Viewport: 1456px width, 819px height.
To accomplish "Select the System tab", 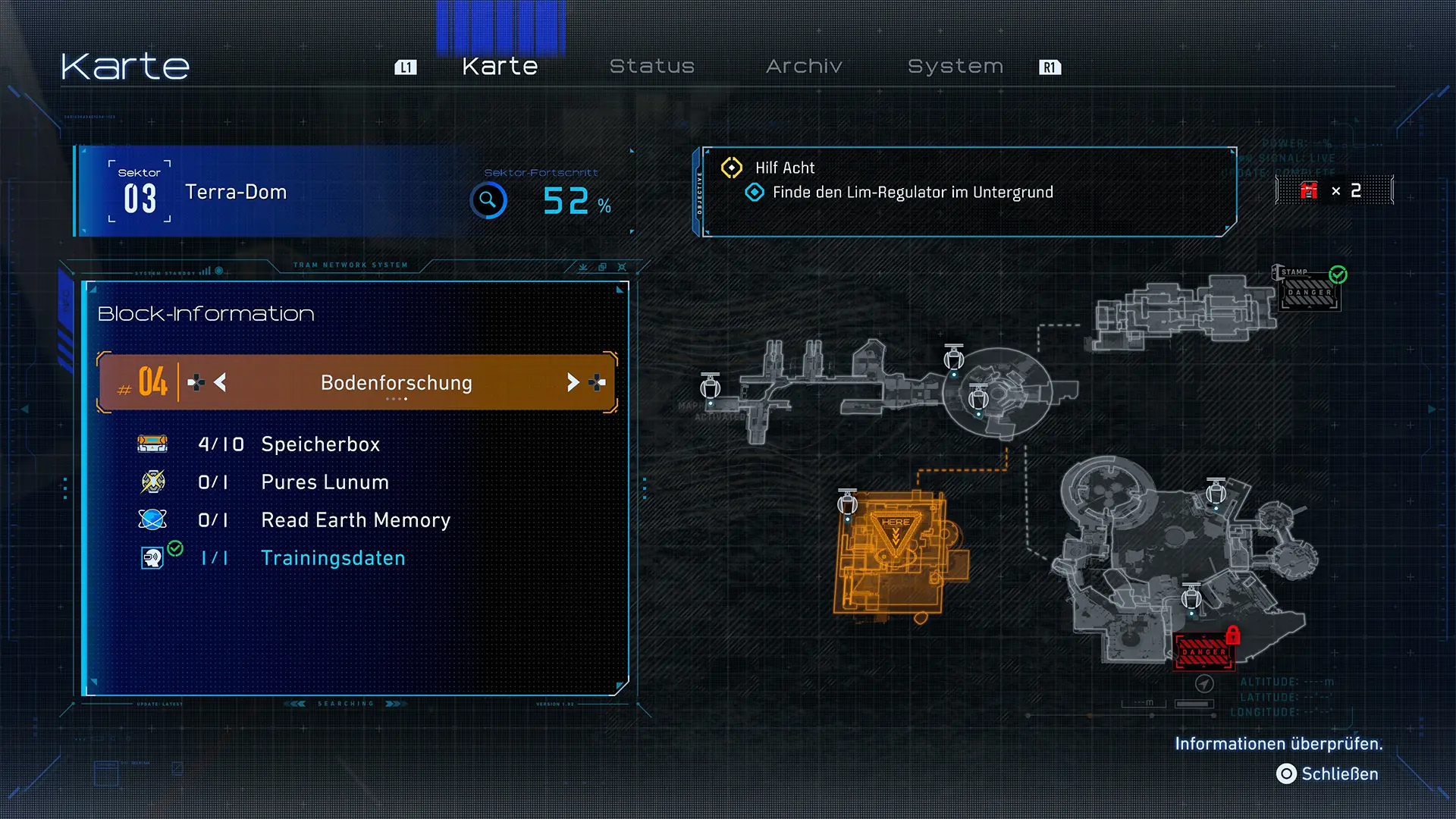I will (955, 67).
